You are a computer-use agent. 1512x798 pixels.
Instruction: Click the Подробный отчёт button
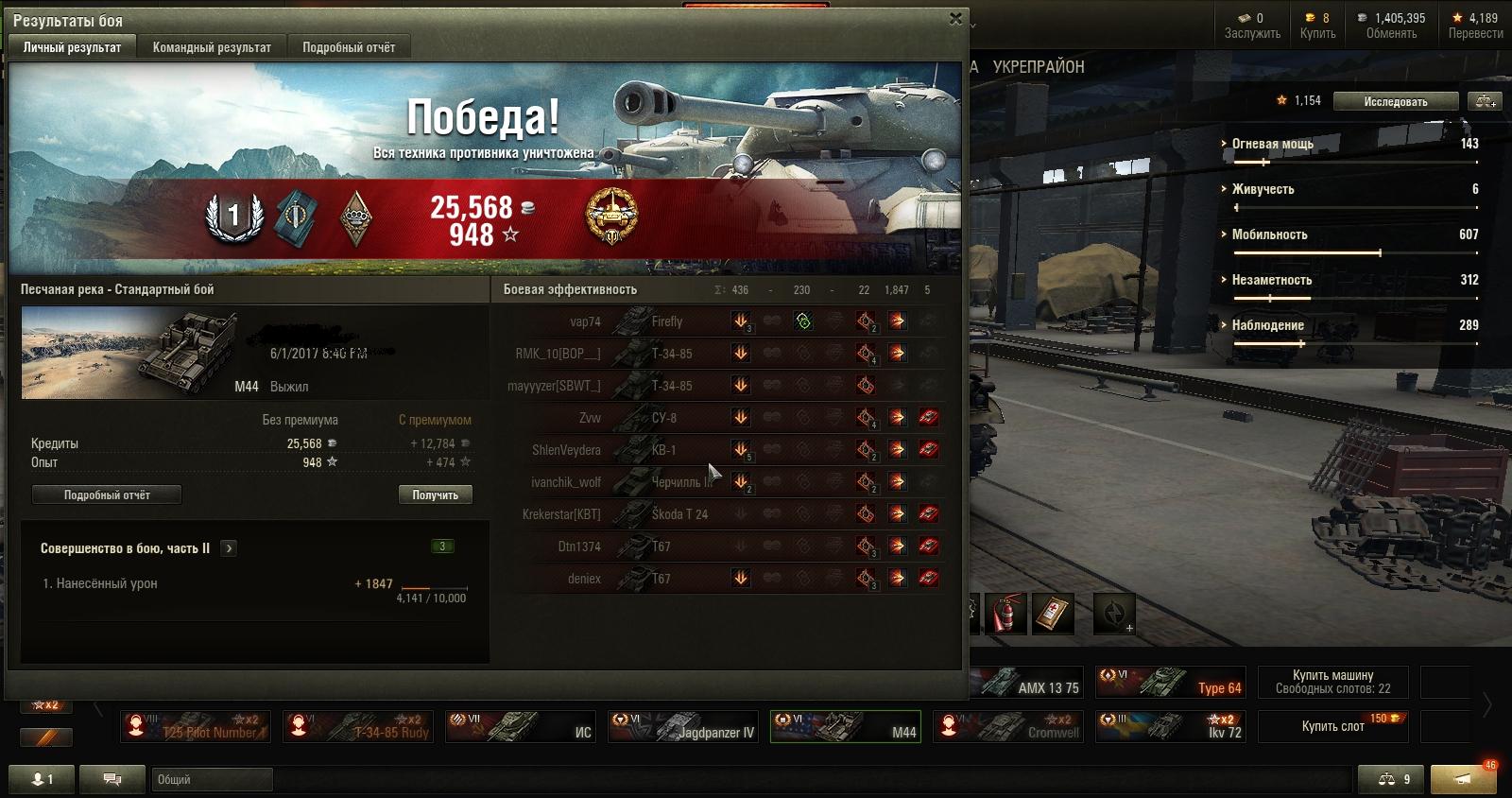point(107,494)
